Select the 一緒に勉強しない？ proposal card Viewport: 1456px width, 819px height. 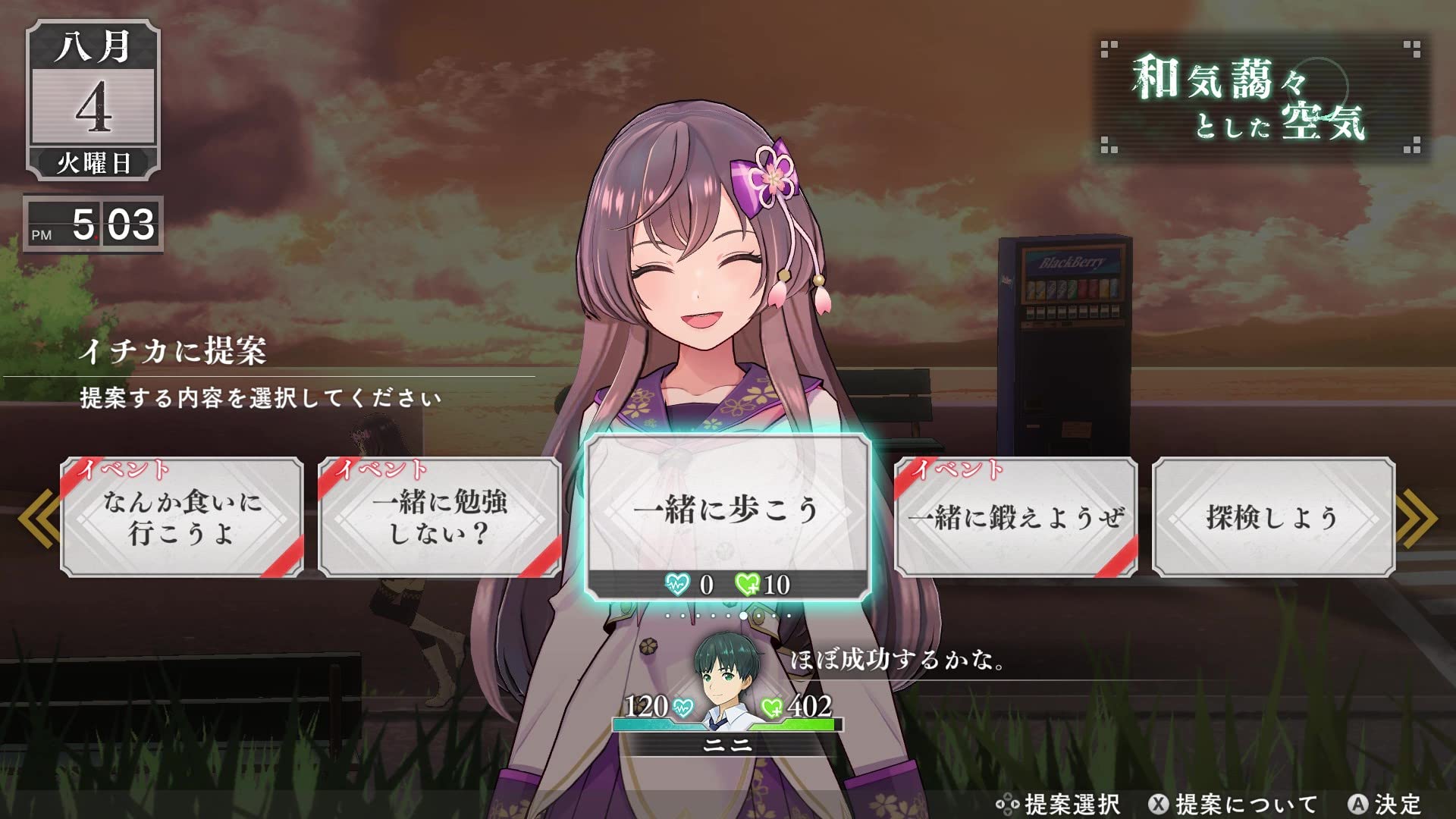(x=440, y=517)
